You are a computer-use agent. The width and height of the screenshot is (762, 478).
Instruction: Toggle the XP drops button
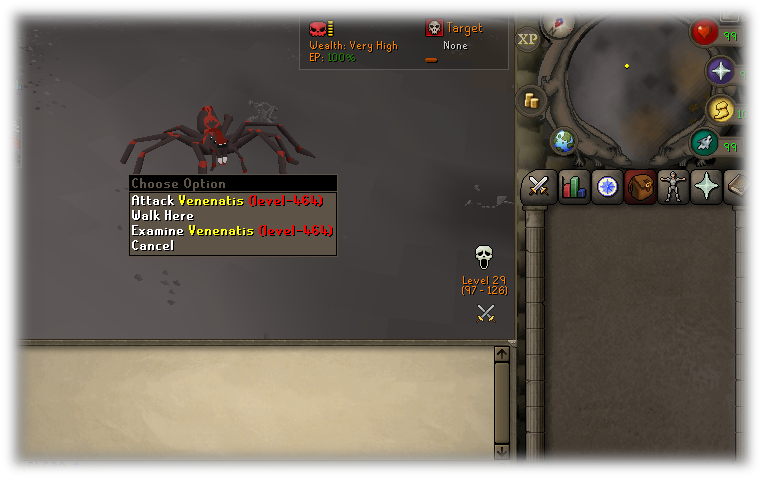(x=528, y=39)
